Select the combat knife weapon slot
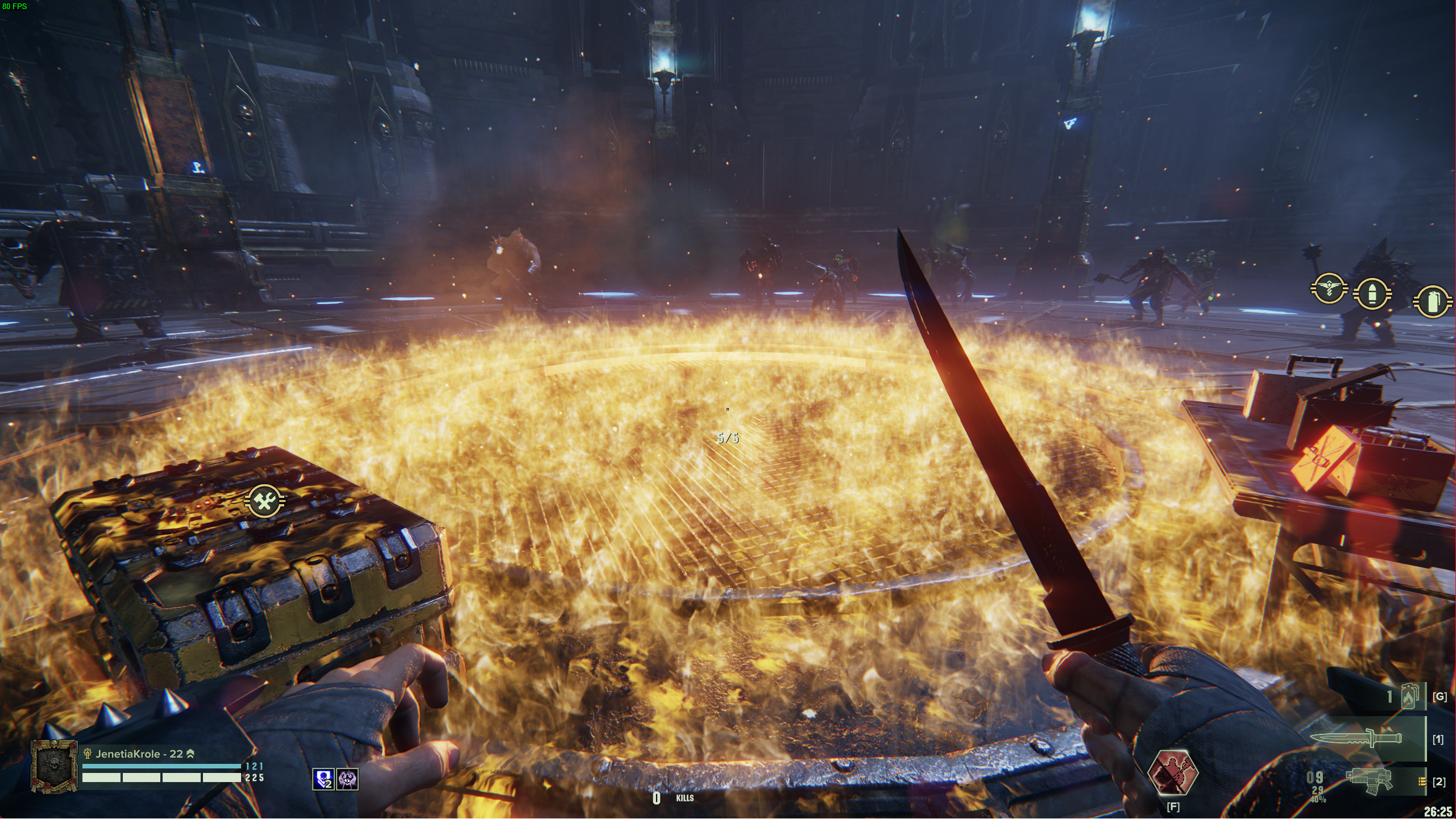Image resolution: width=1456 pixels, height=819 pixels. [x=1355, y=738]
